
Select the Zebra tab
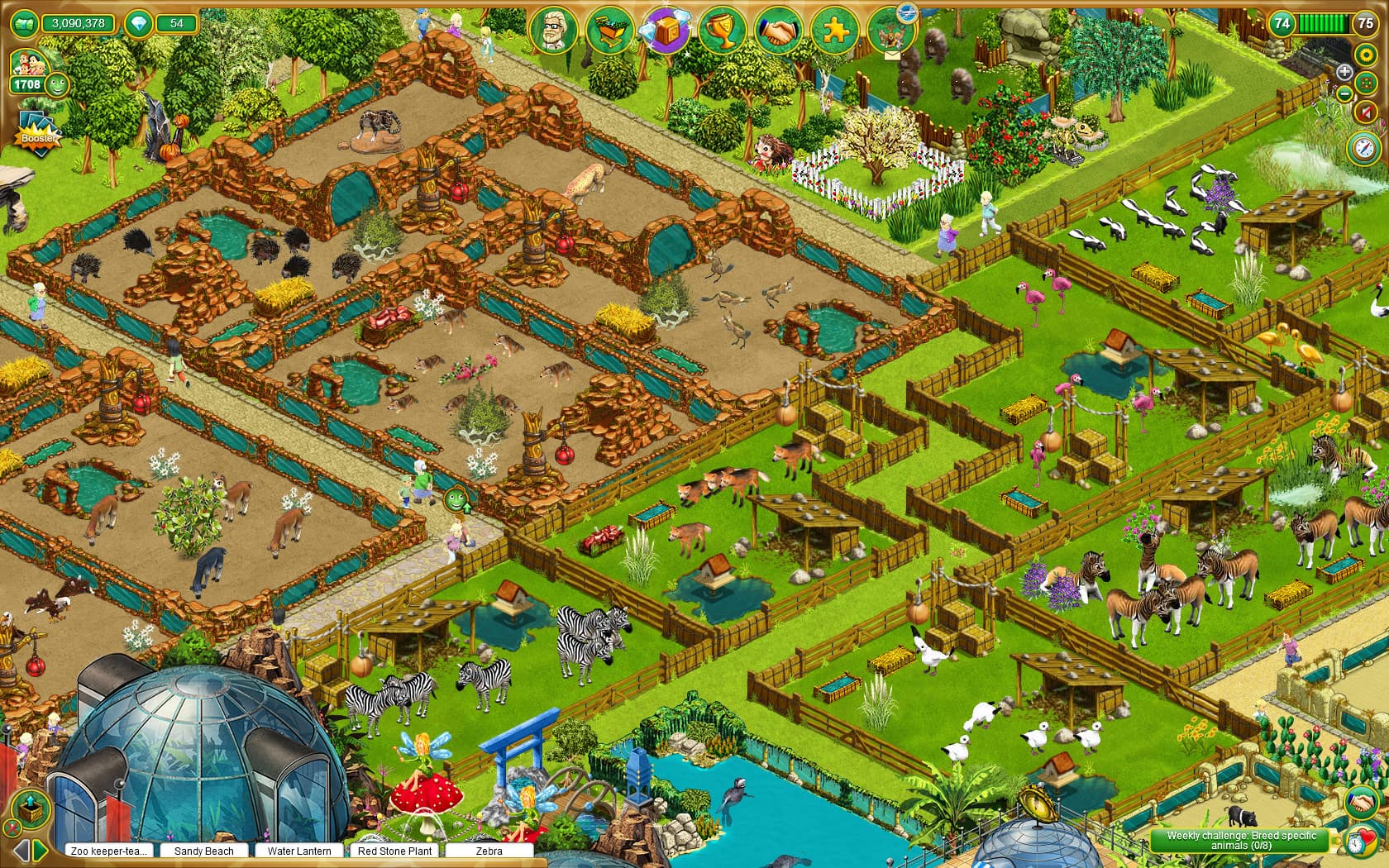coord(489,851)
